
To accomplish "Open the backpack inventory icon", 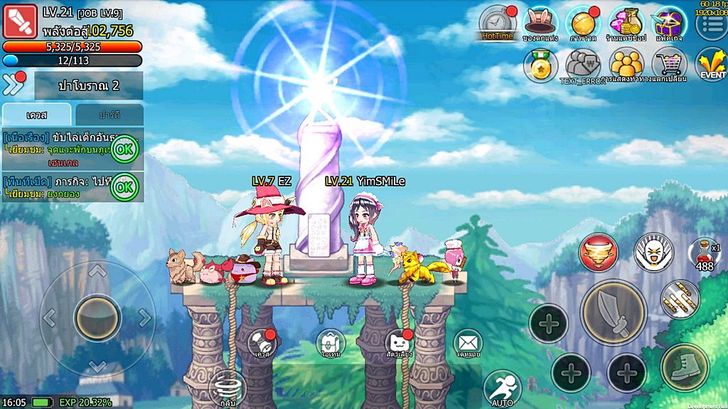I will [330, 343].
